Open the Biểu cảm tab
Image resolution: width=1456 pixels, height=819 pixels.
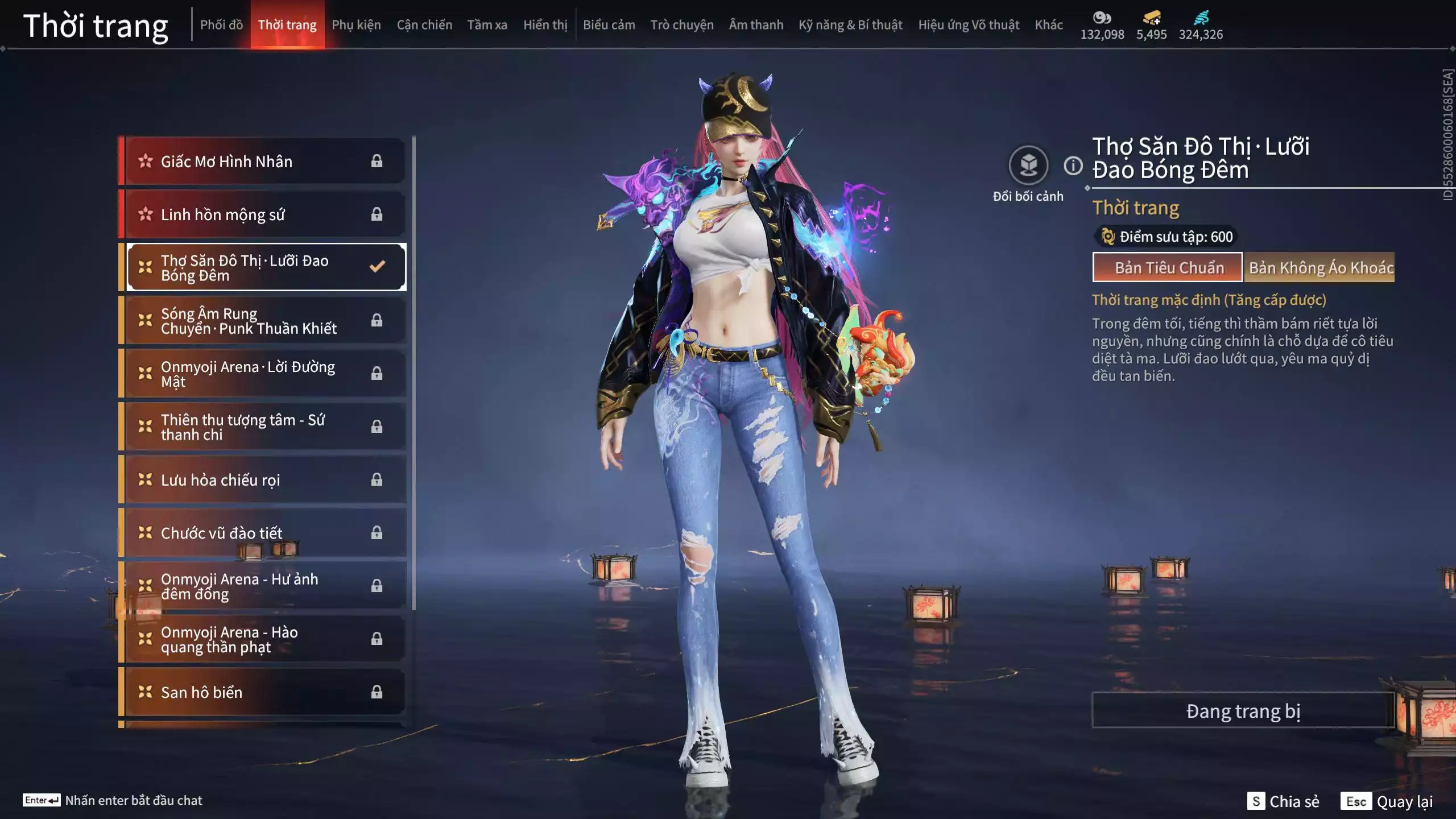tap(609, 25)
